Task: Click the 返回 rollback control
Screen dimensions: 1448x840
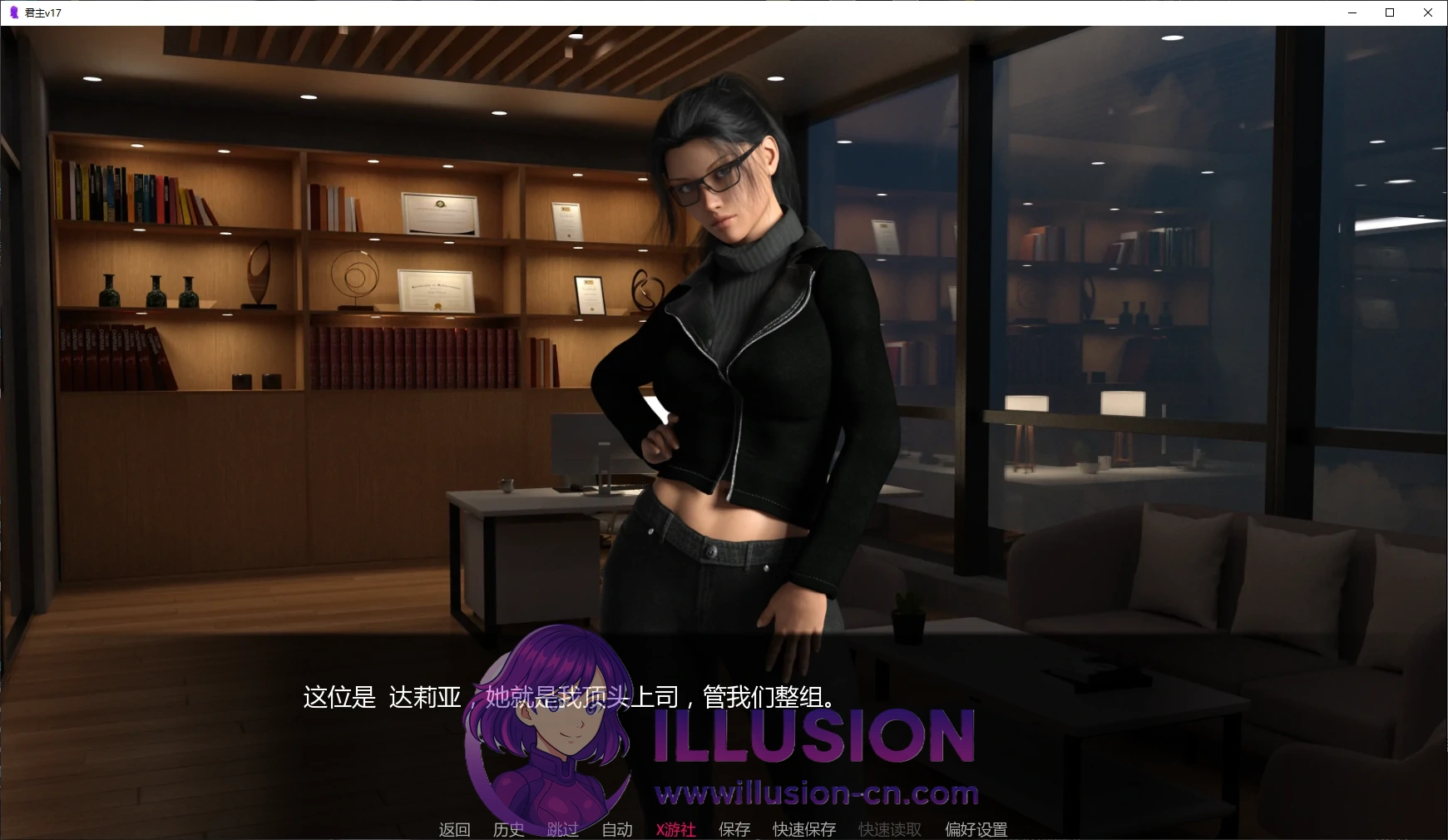Action: (x=454, y=828)
